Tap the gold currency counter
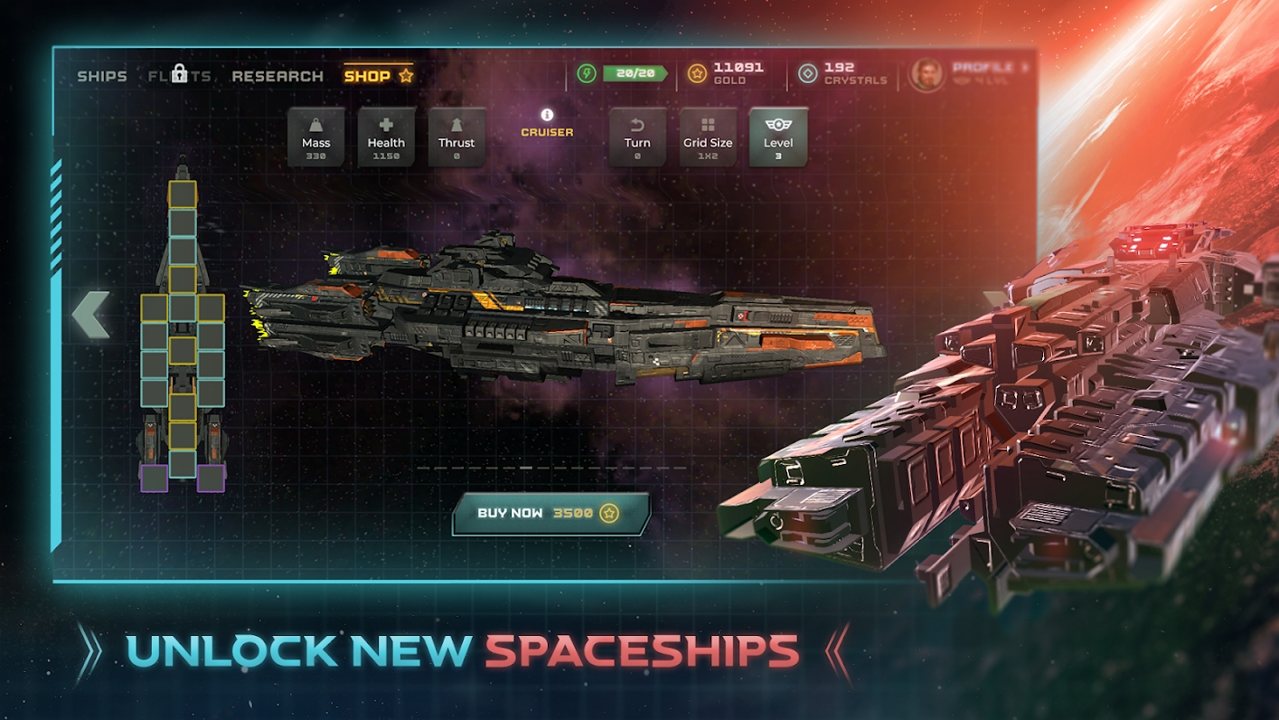Image resolution: width=1279 pixels, height=720 pixels. (726, 73)
